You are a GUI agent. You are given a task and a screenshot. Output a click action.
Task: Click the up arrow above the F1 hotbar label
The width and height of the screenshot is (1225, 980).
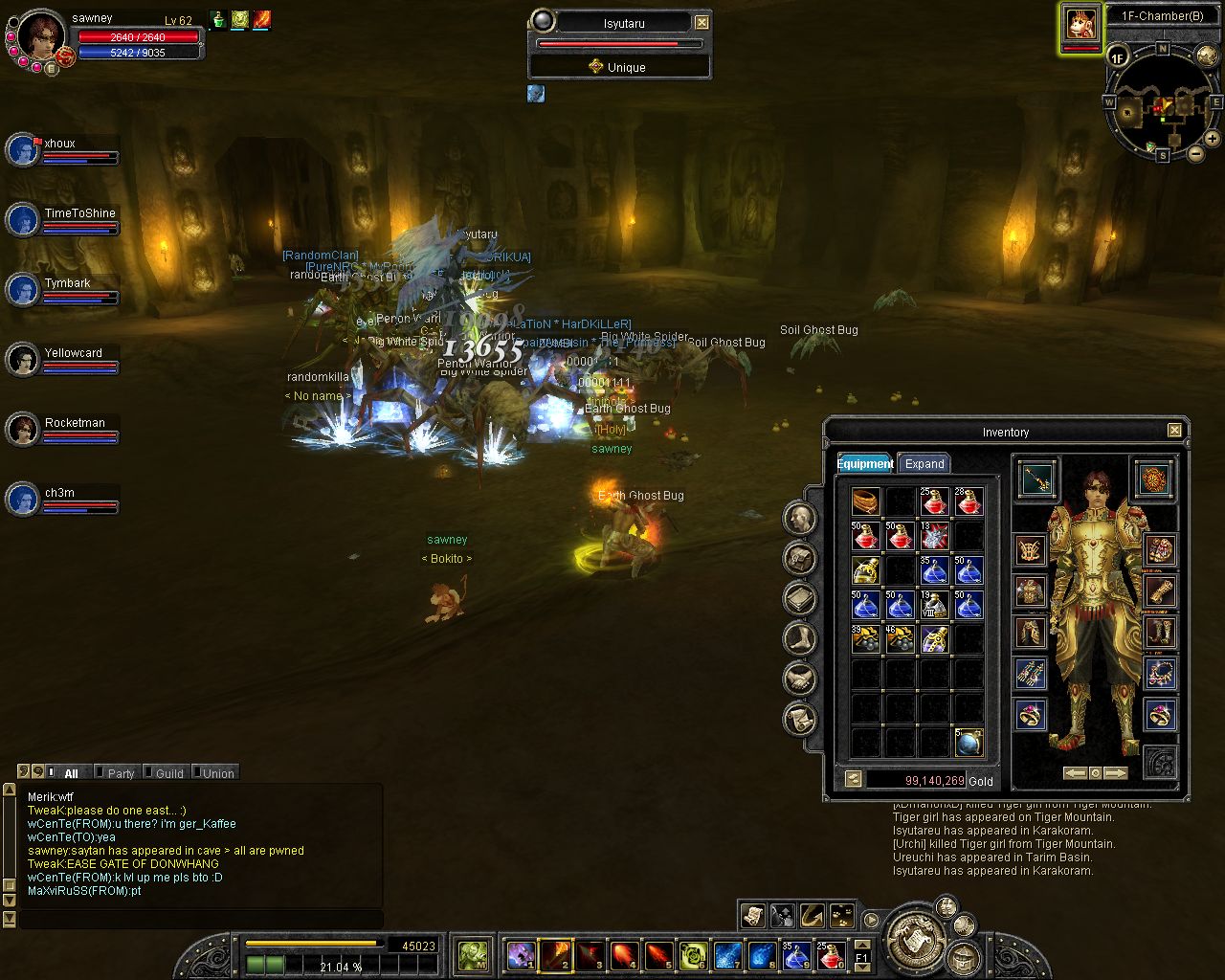[862, 946]
